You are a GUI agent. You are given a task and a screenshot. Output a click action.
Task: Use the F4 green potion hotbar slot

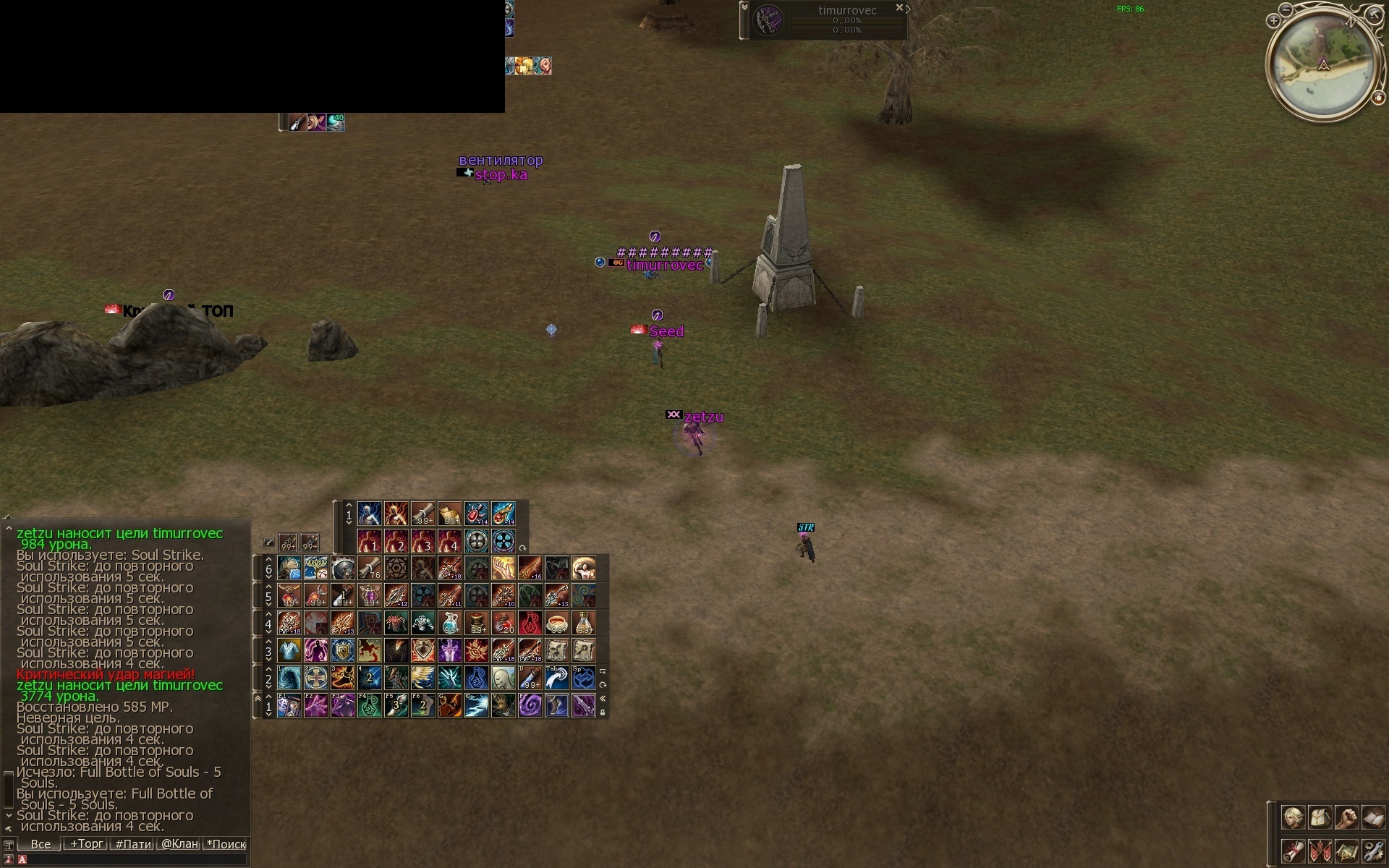(x=370, y=705)
